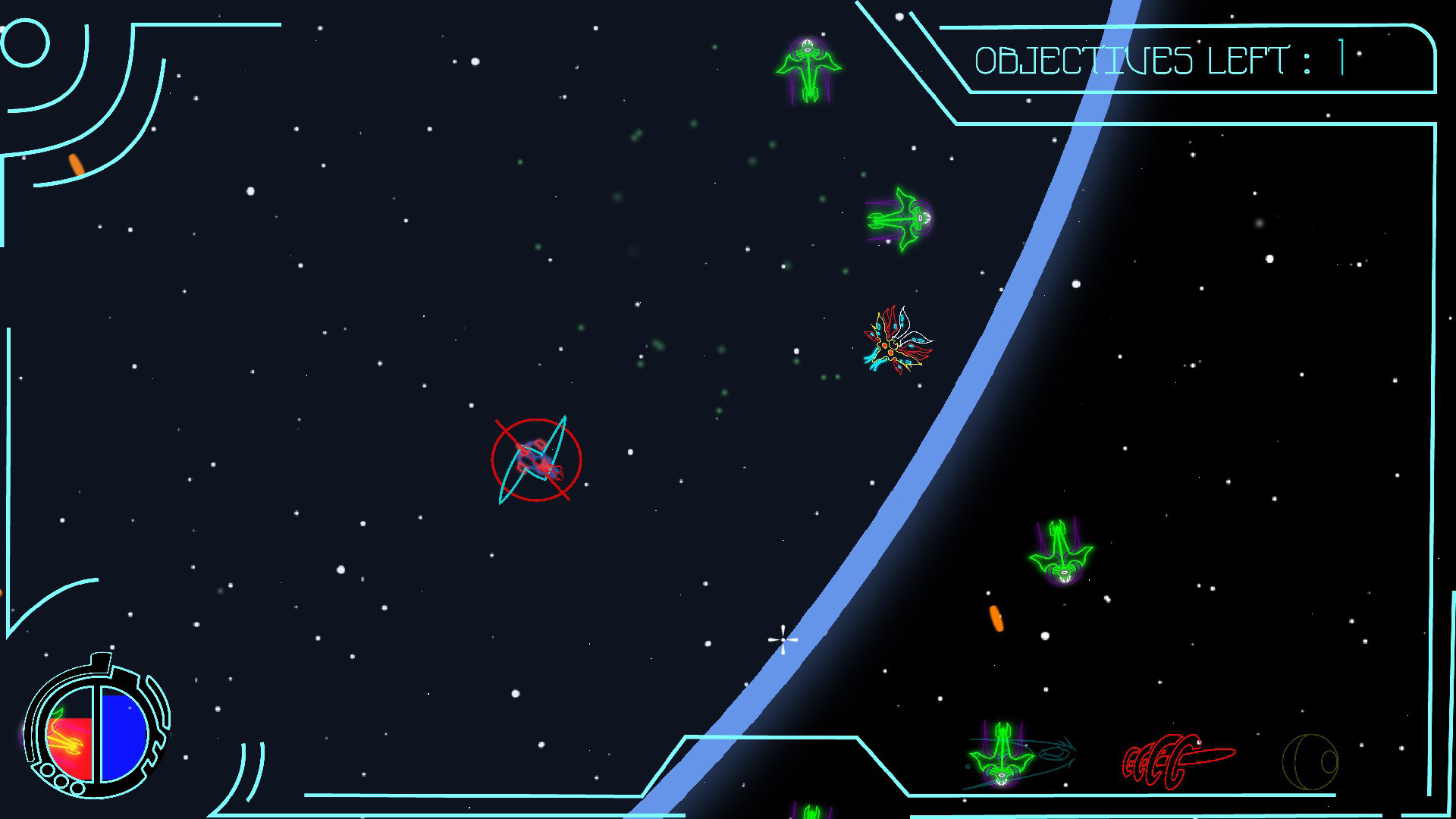Click the first small circle under the status gauge
The image size is (1456, 819).
(x=47, y=771)
